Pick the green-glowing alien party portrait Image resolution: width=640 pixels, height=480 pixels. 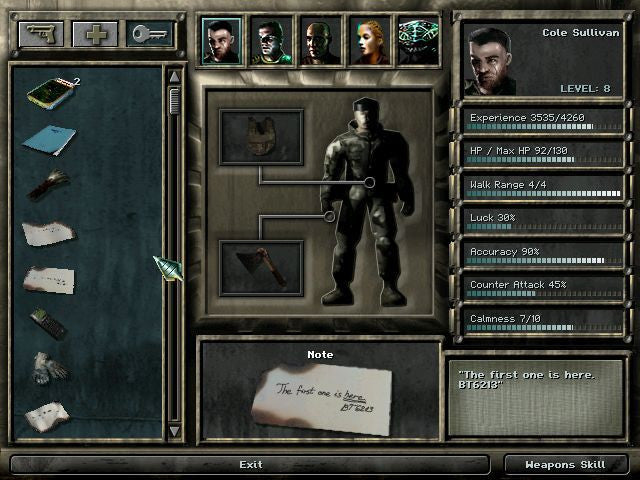coord(418,41)
